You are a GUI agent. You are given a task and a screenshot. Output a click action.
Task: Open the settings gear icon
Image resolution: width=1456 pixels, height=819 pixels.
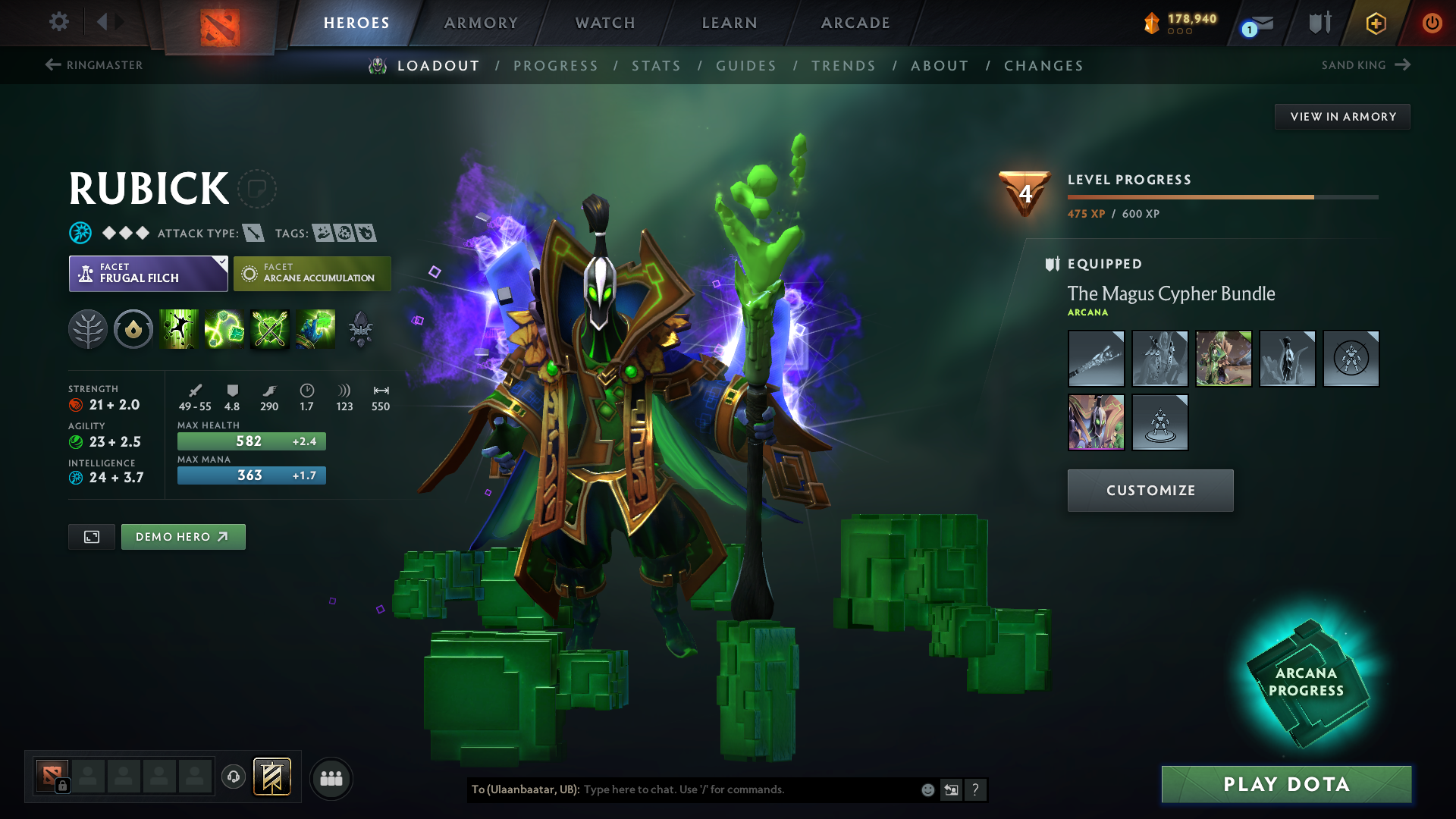(x=59, y=23)
